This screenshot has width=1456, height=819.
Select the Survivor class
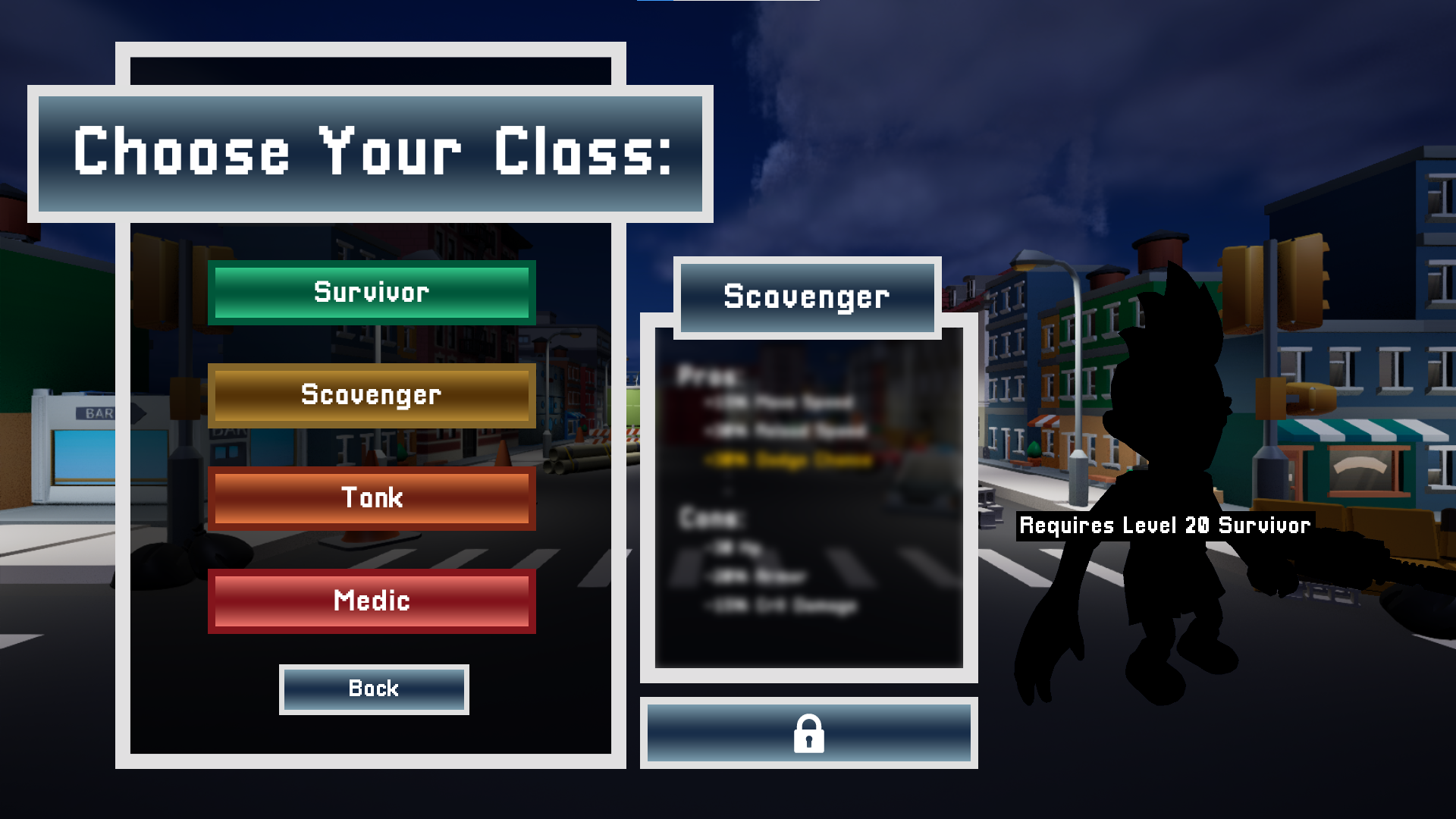(372, 293)
